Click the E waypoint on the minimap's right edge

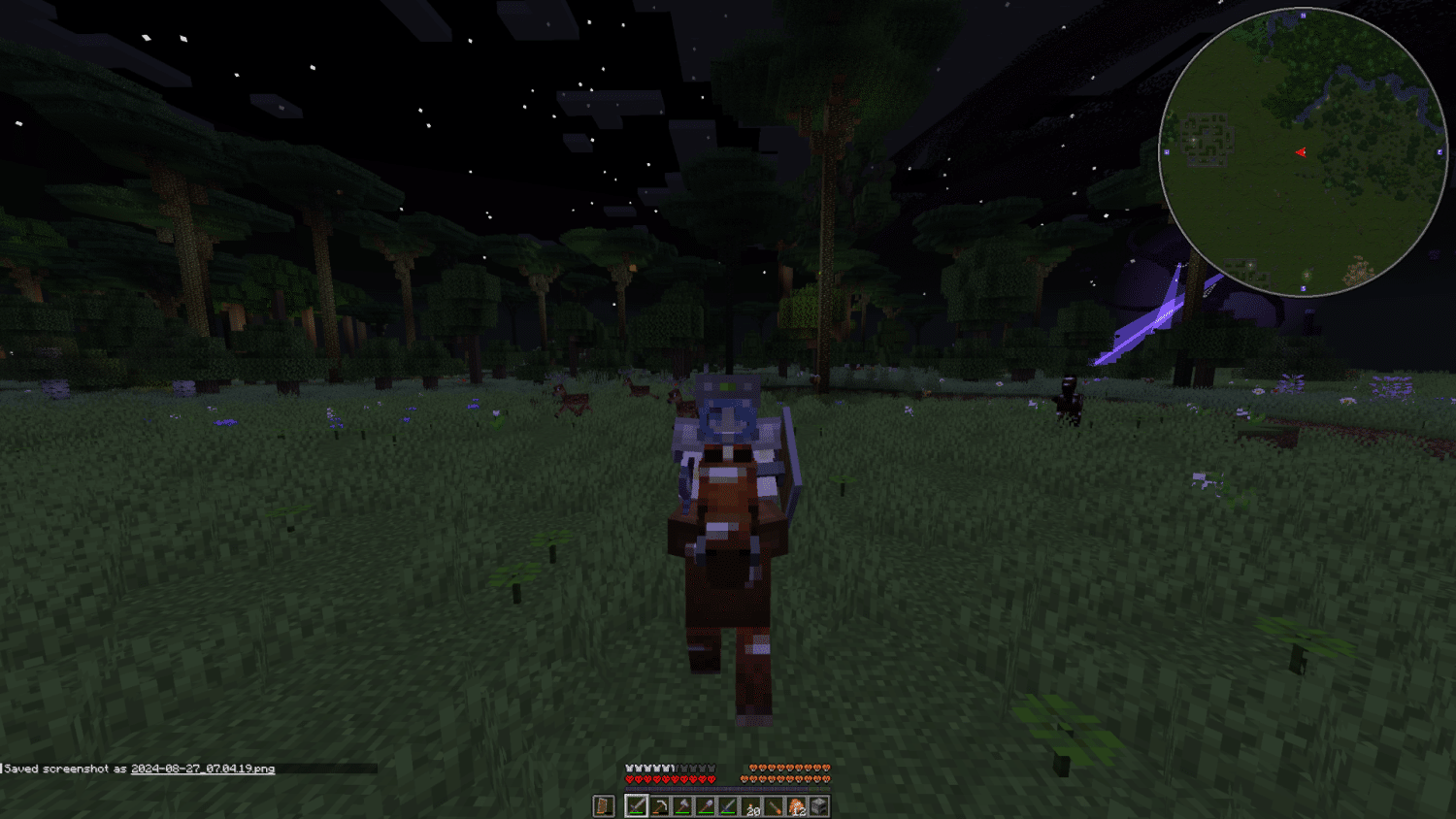tap(1439, 151)
